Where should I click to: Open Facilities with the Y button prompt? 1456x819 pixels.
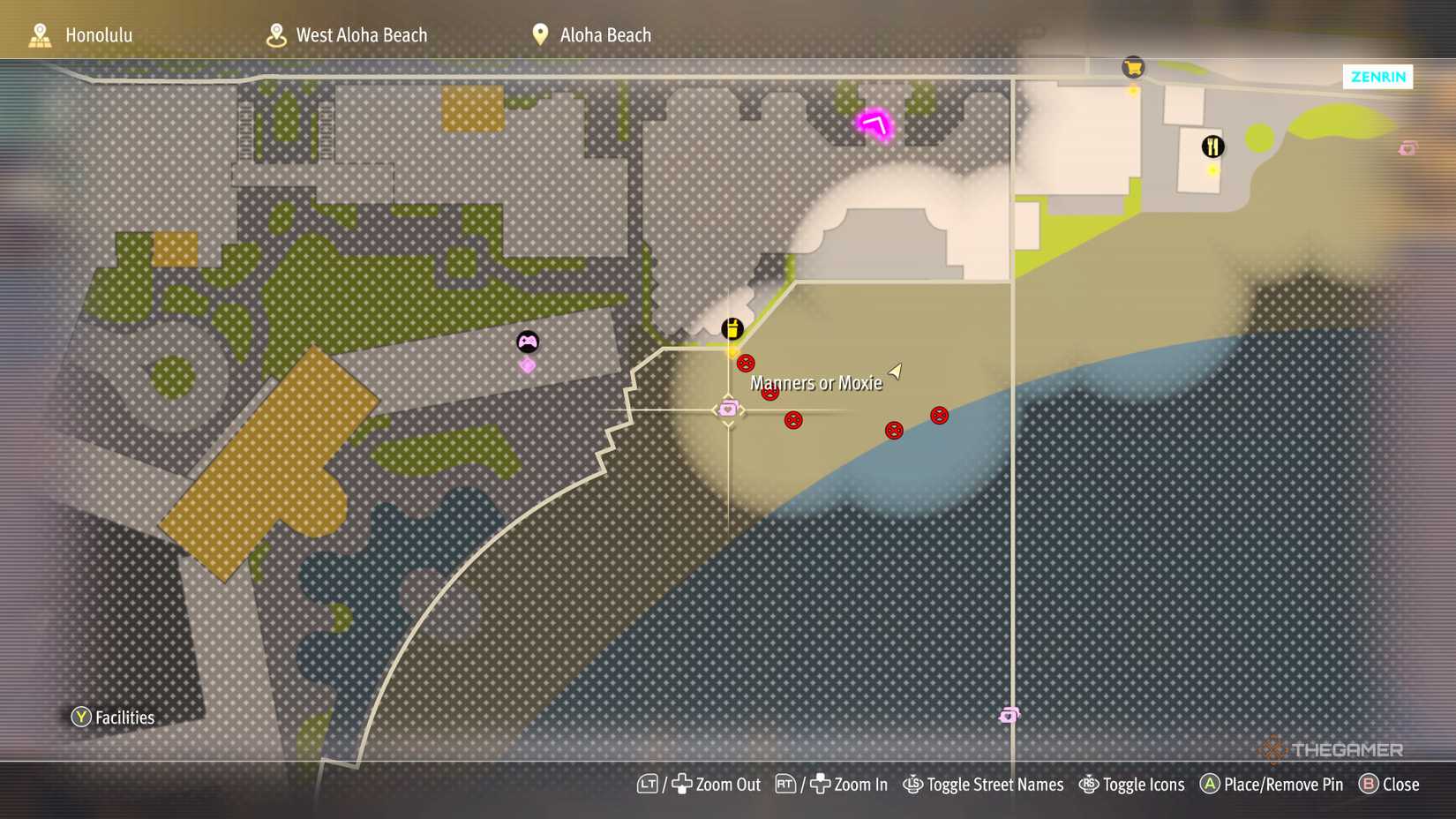(114, 717)
